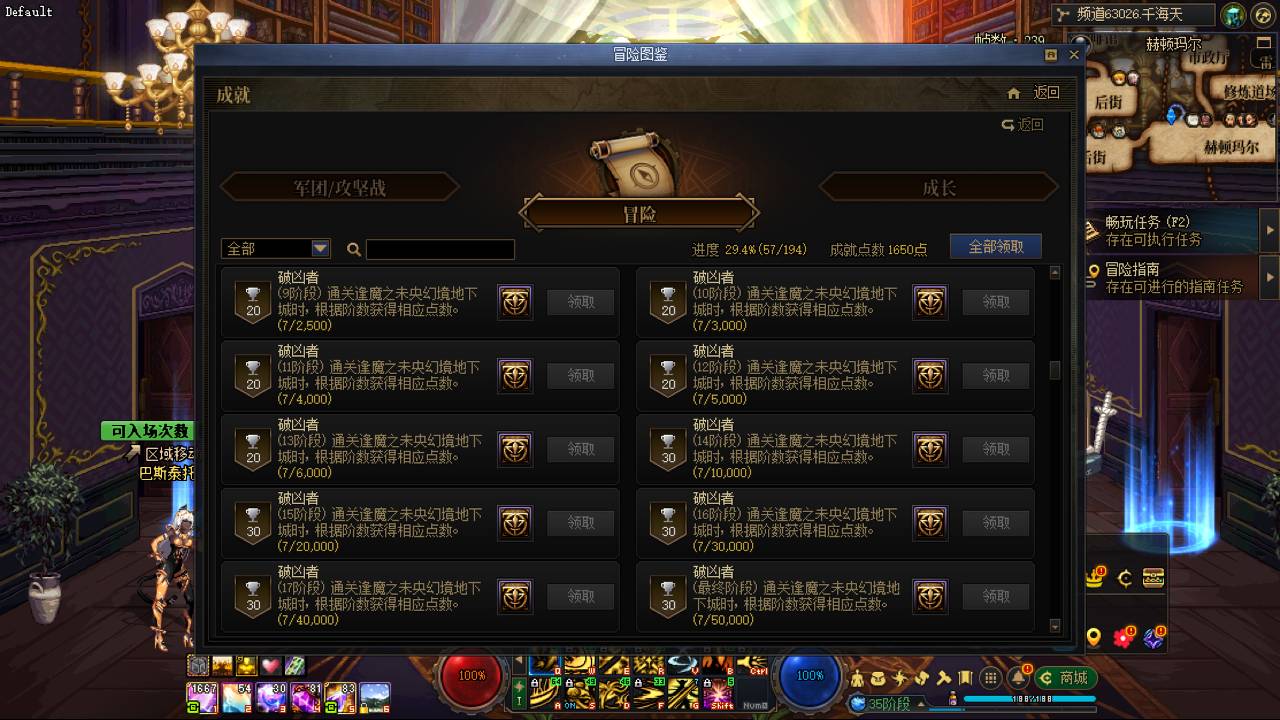
Task: Click the treasure chest icon in right panel
Action: [1153, 577]
